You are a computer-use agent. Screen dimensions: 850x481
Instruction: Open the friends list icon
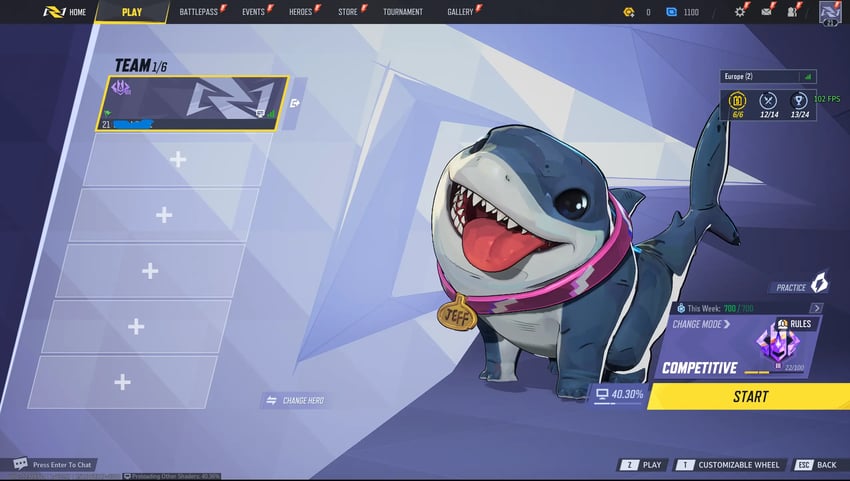point(792,12)
